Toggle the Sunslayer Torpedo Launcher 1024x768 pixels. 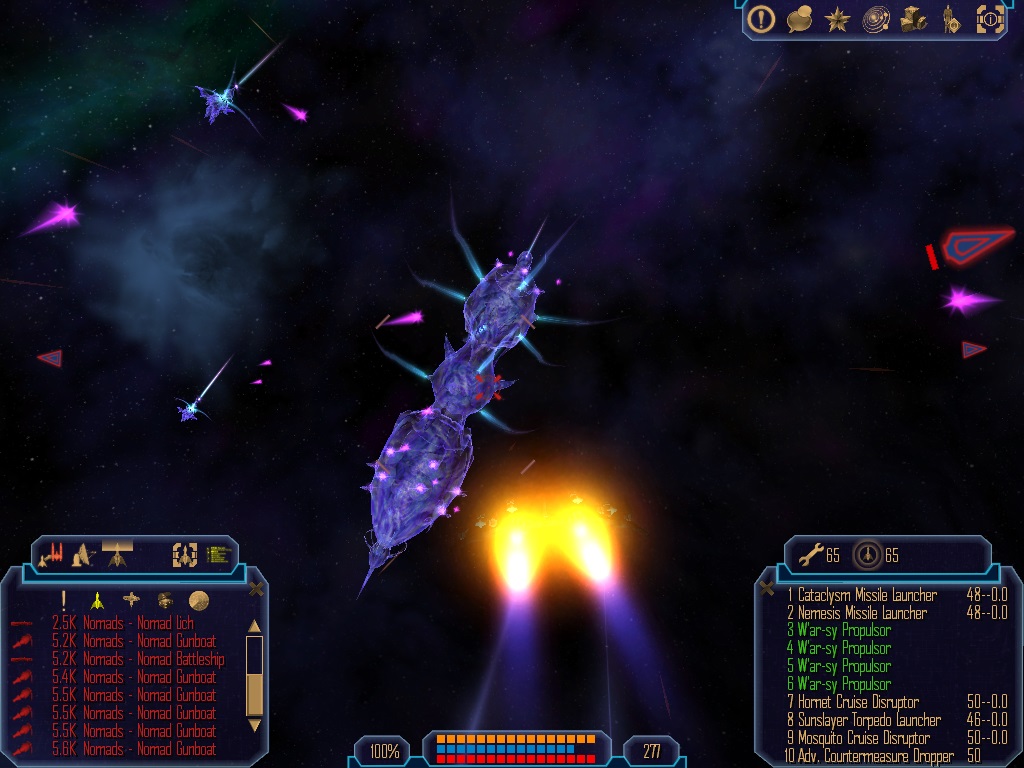click(868, 720)
